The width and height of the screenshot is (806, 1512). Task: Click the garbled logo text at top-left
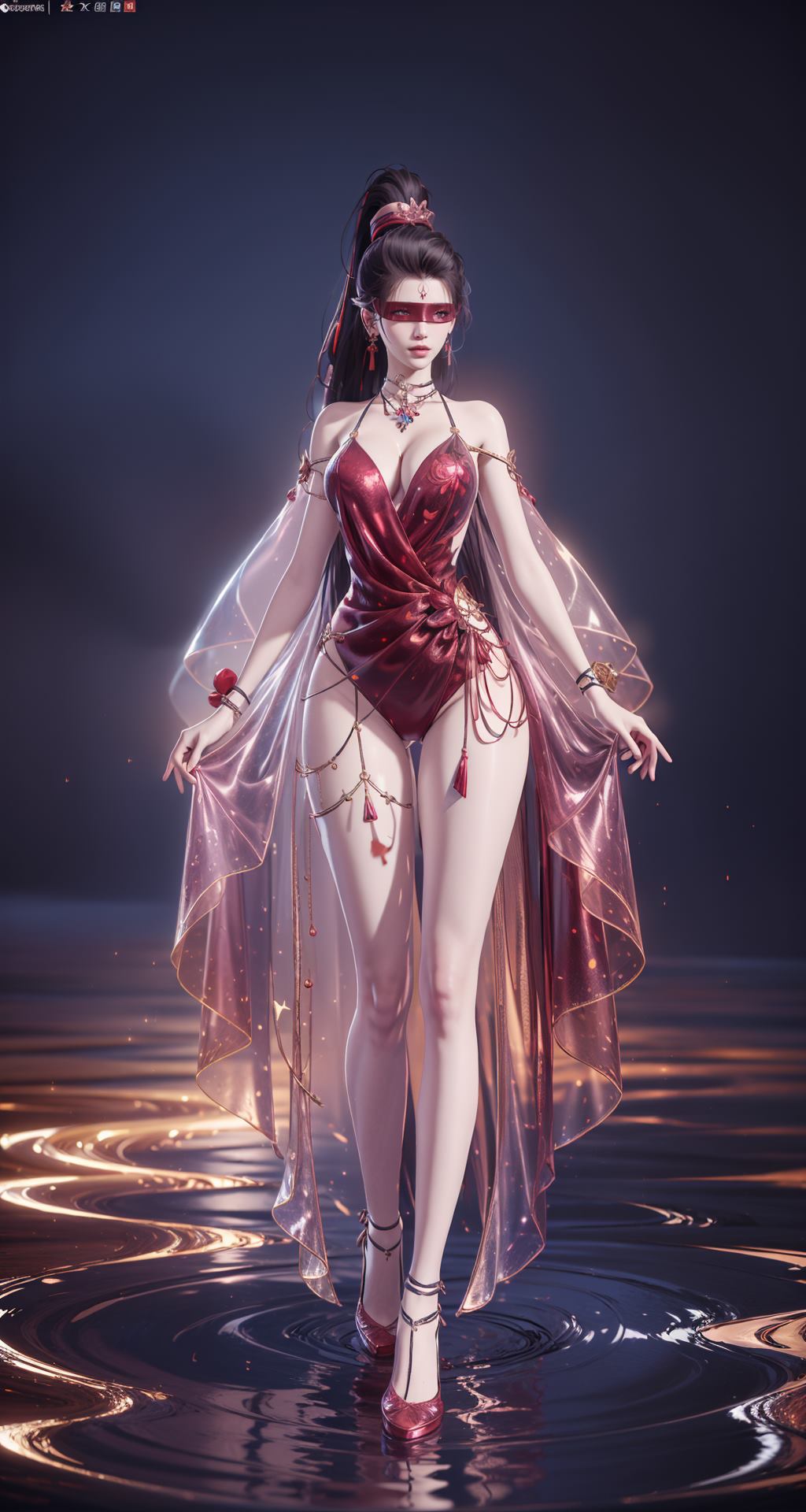[22, 8]
